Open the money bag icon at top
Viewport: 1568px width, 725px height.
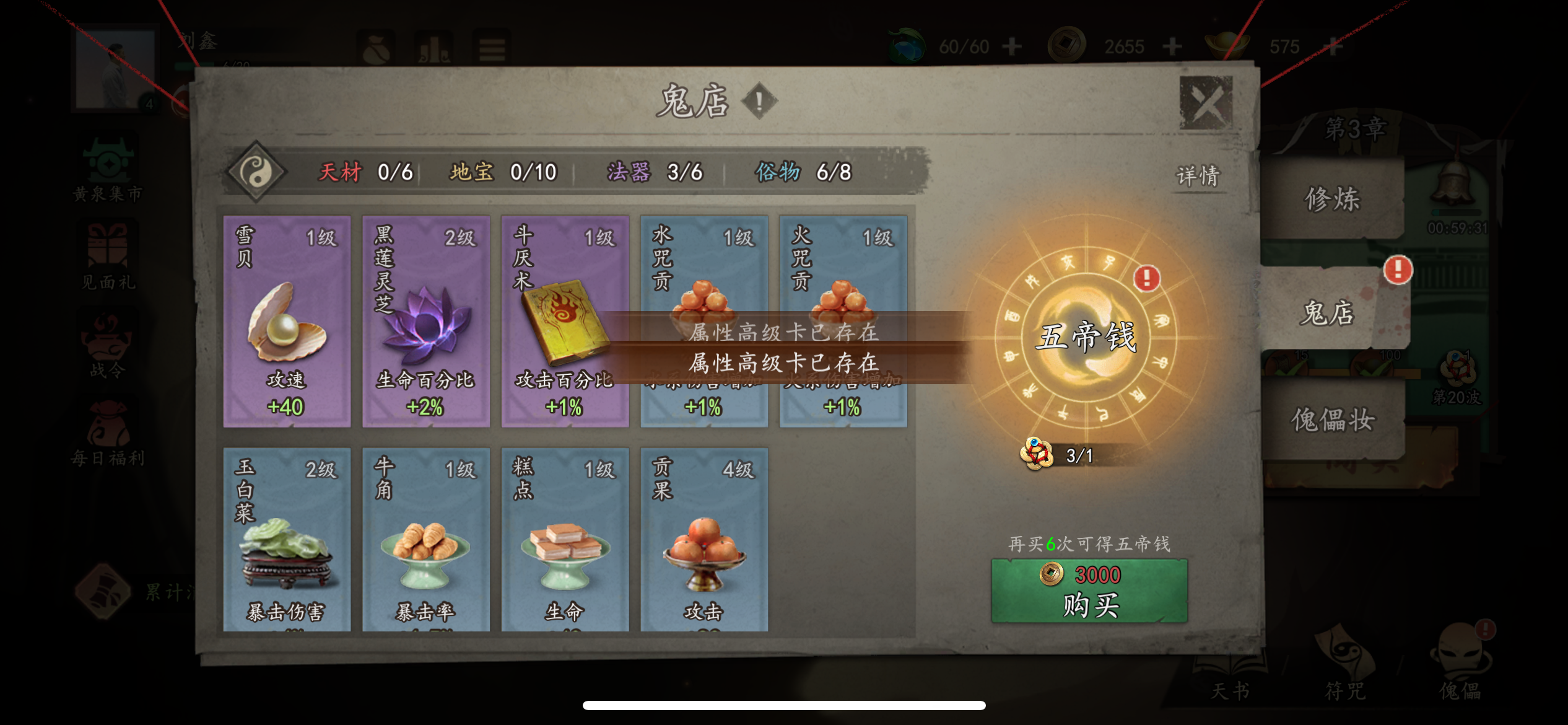pos(375,48)
